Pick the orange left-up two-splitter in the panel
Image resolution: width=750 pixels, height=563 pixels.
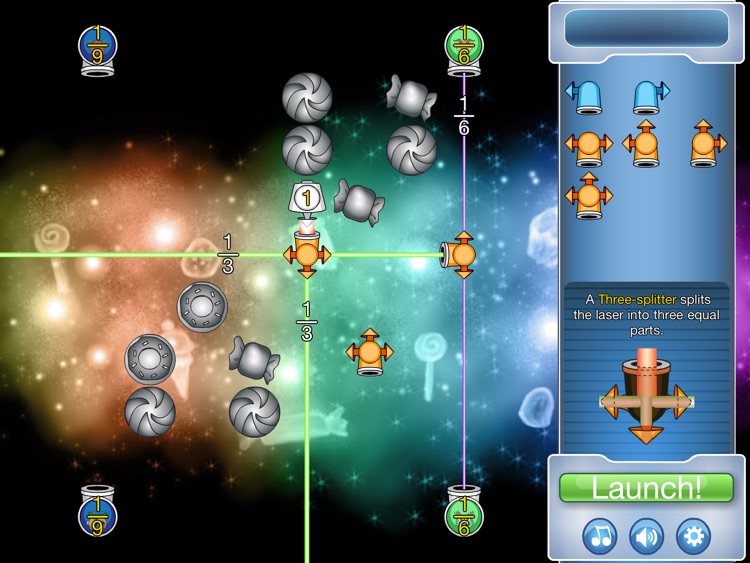point(643,144)
